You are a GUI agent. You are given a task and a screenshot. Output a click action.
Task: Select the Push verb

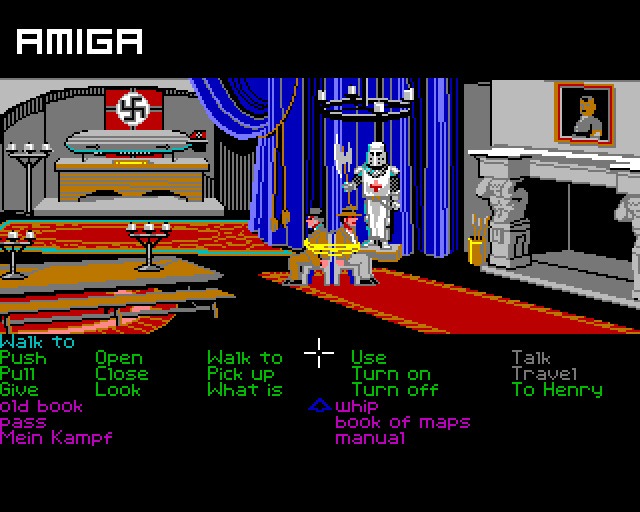23,358
